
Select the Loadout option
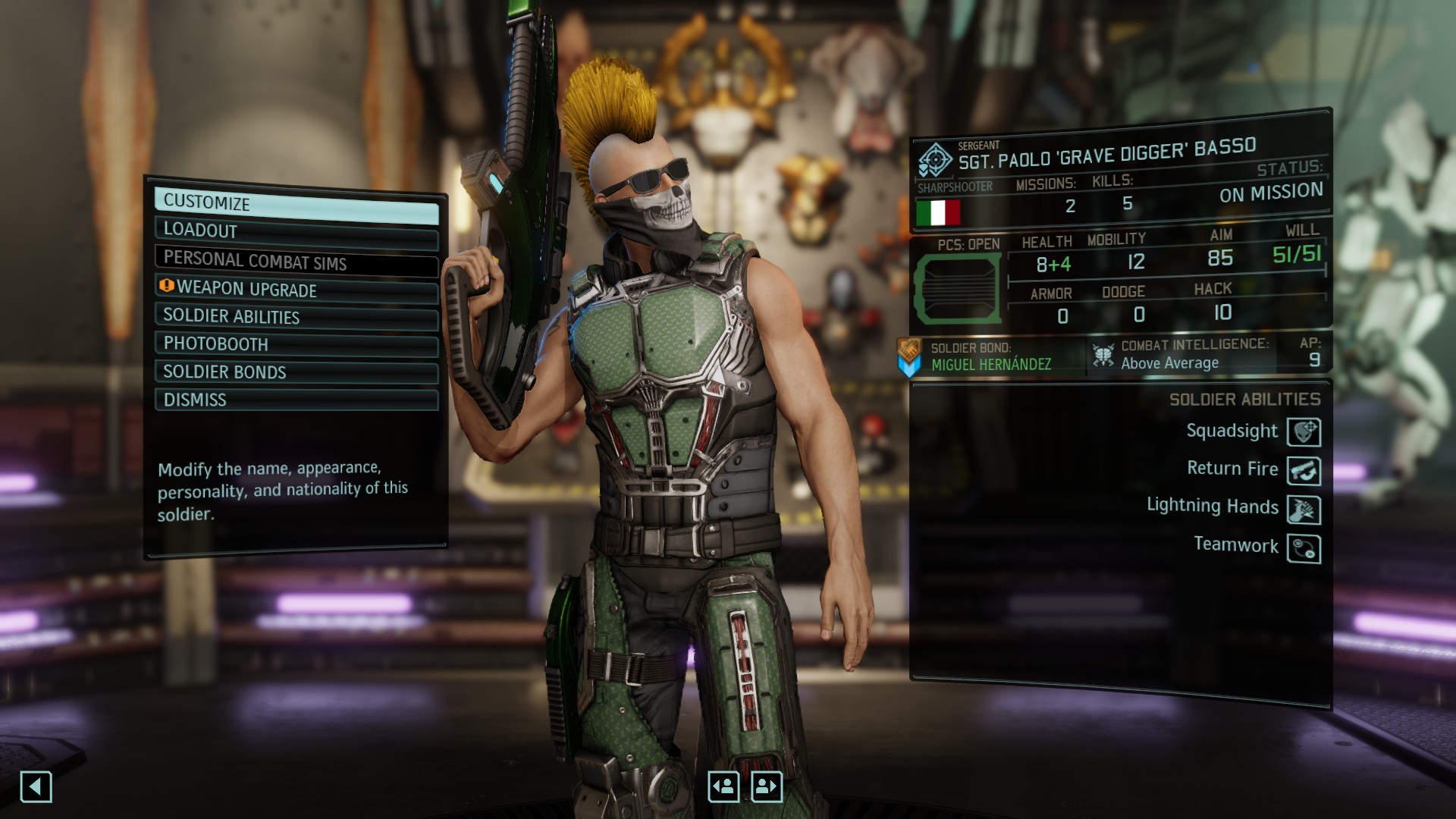pyautogui.click(x=296, y=233)
